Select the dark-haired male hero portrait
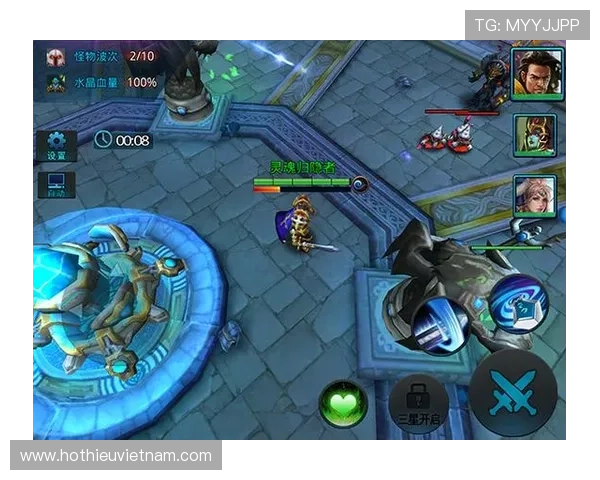 (x=533, y=73)
